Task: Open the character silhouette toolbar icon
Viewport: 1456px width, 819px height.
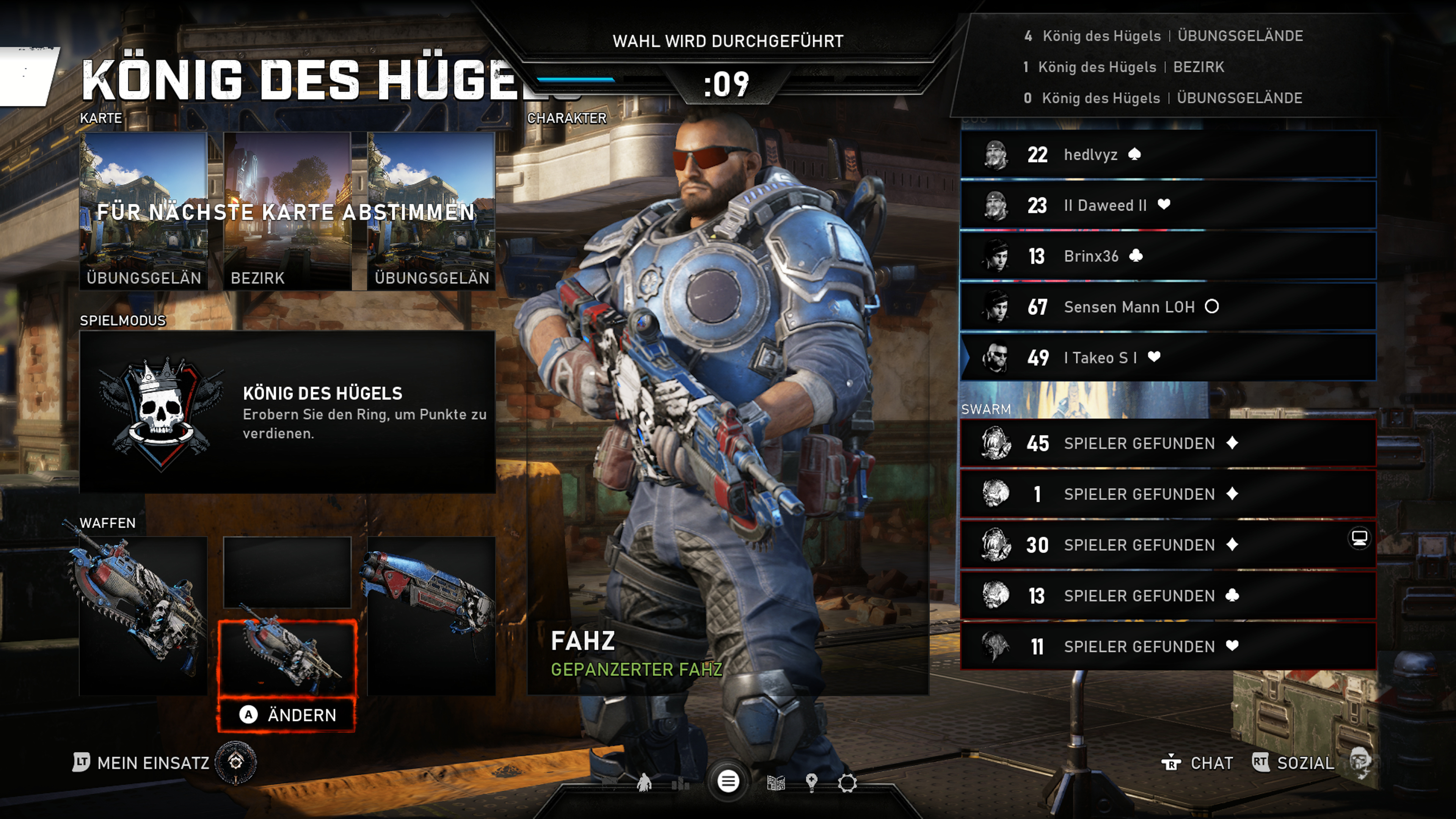Action: click(x=644, y=783)
